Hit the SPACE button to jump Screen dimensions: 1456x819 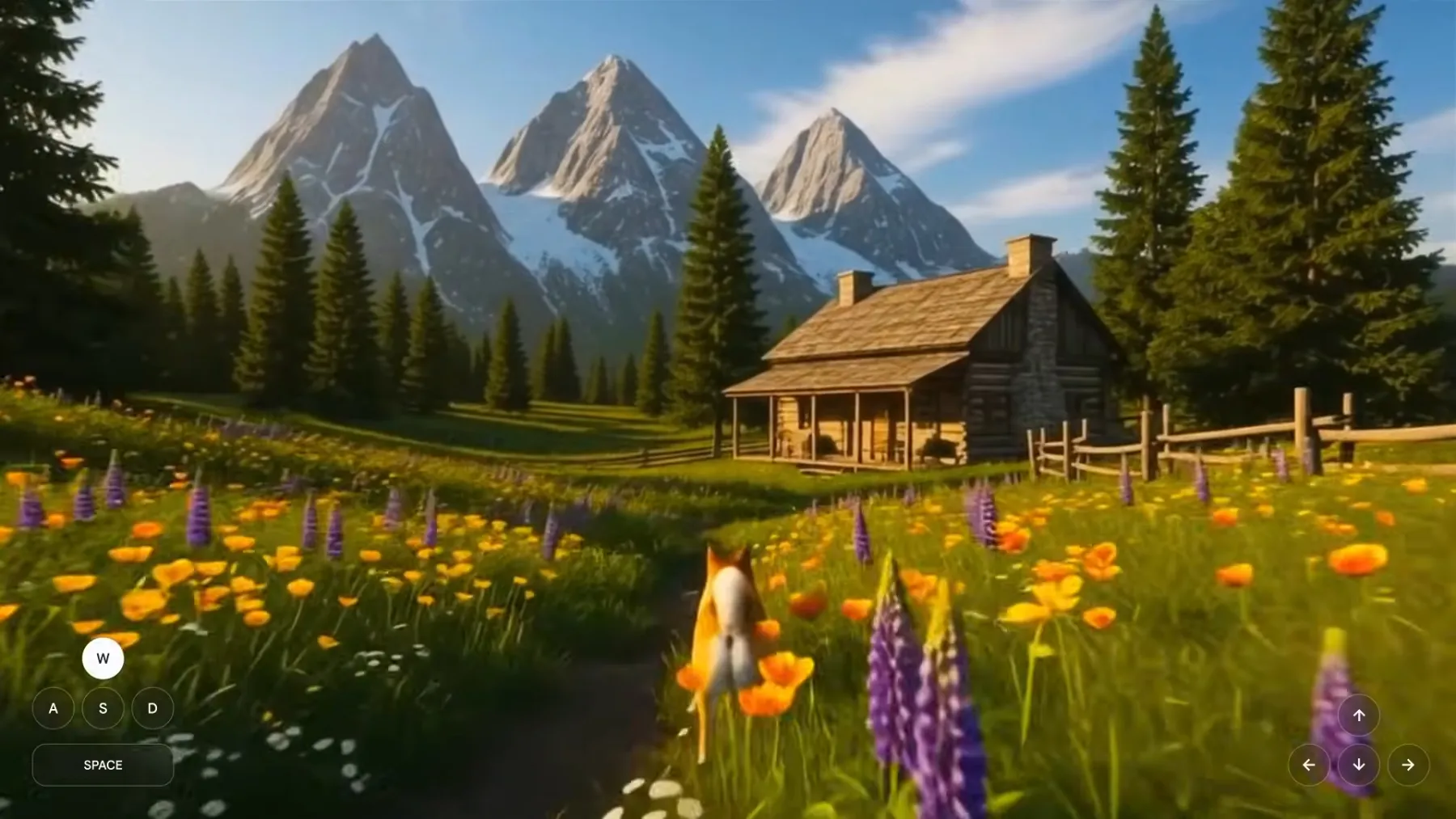[103, 765]
